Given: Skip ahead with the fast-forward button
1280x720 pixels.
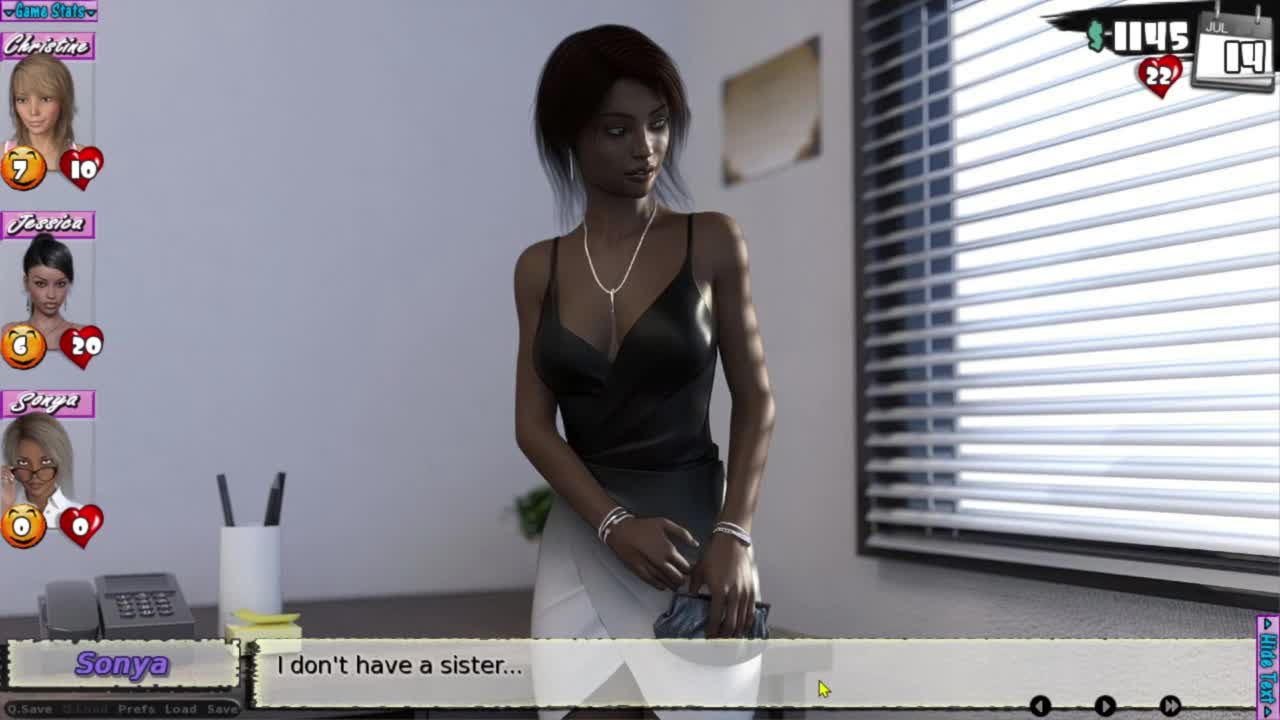Looking at the screenshot, I should [x=1170, y=706].
